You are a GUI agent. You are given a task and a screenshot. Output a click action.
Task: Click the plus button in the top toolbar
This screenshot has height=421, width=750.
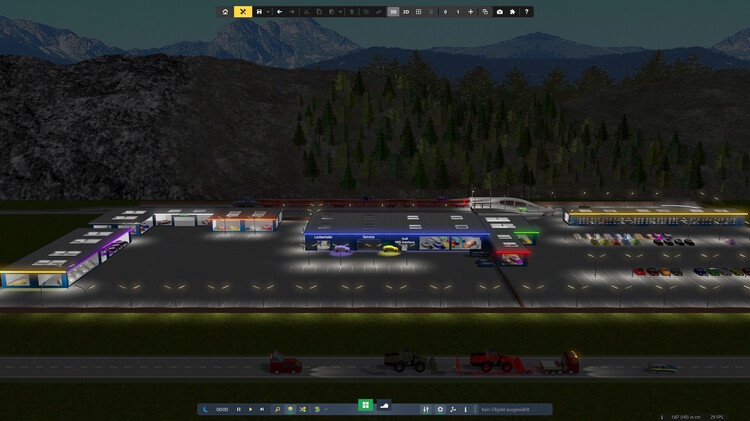(471, 12)
